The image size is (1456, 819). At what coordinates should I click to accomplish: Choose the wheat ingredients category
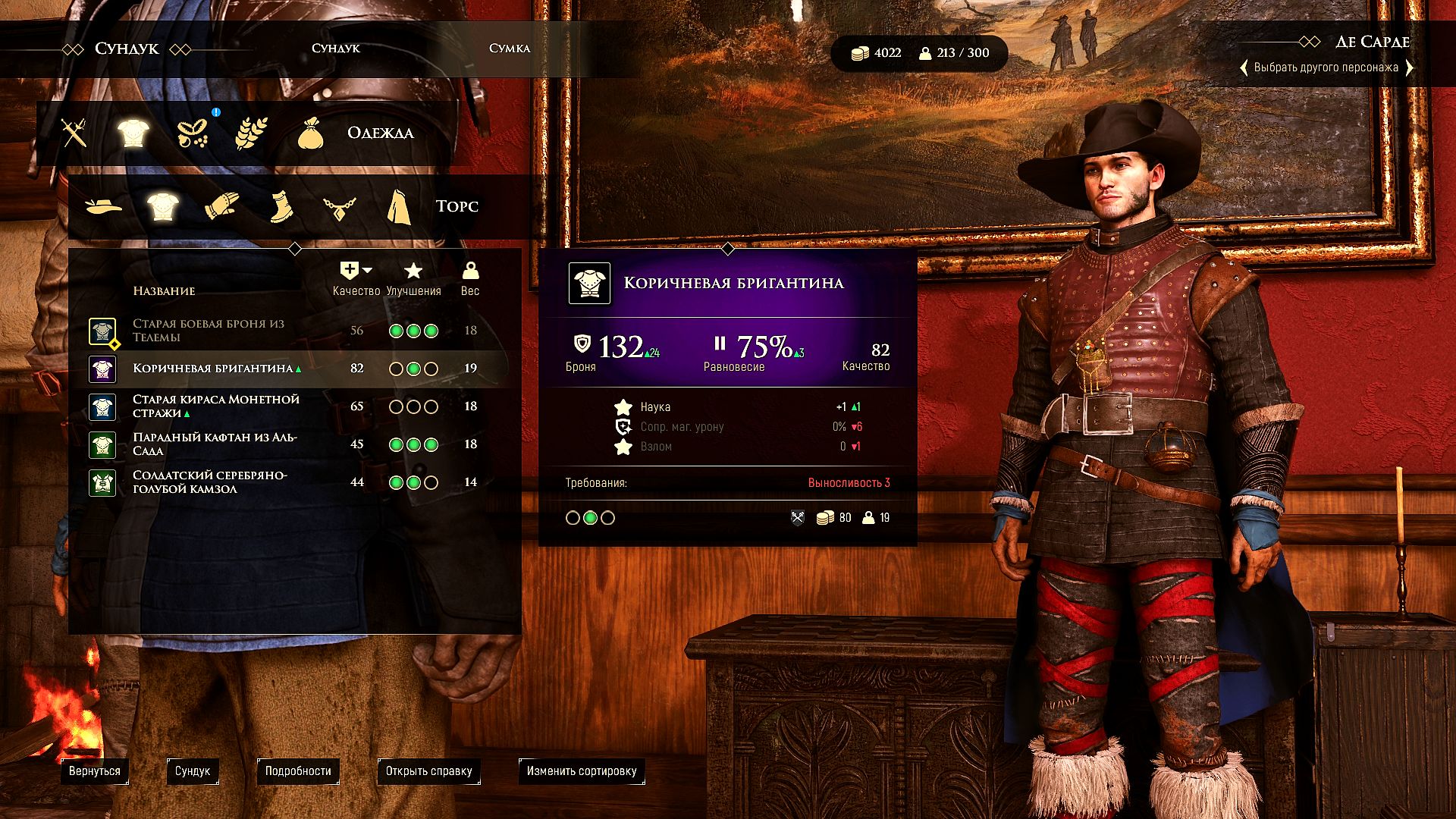[251, 133]
